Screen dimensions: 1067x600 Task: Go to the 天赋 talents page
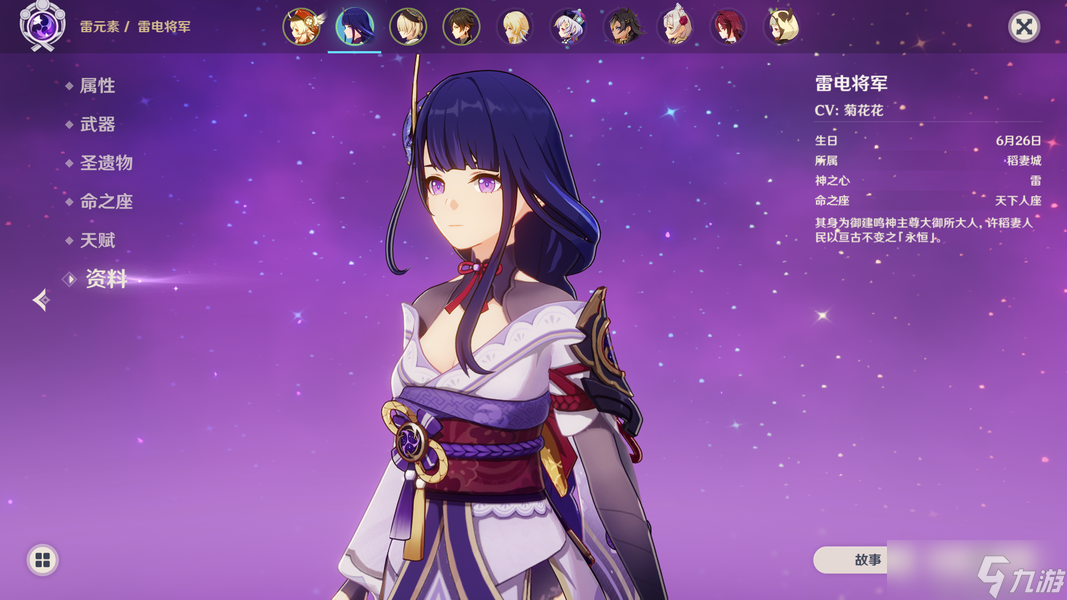[x=97, y=241]
